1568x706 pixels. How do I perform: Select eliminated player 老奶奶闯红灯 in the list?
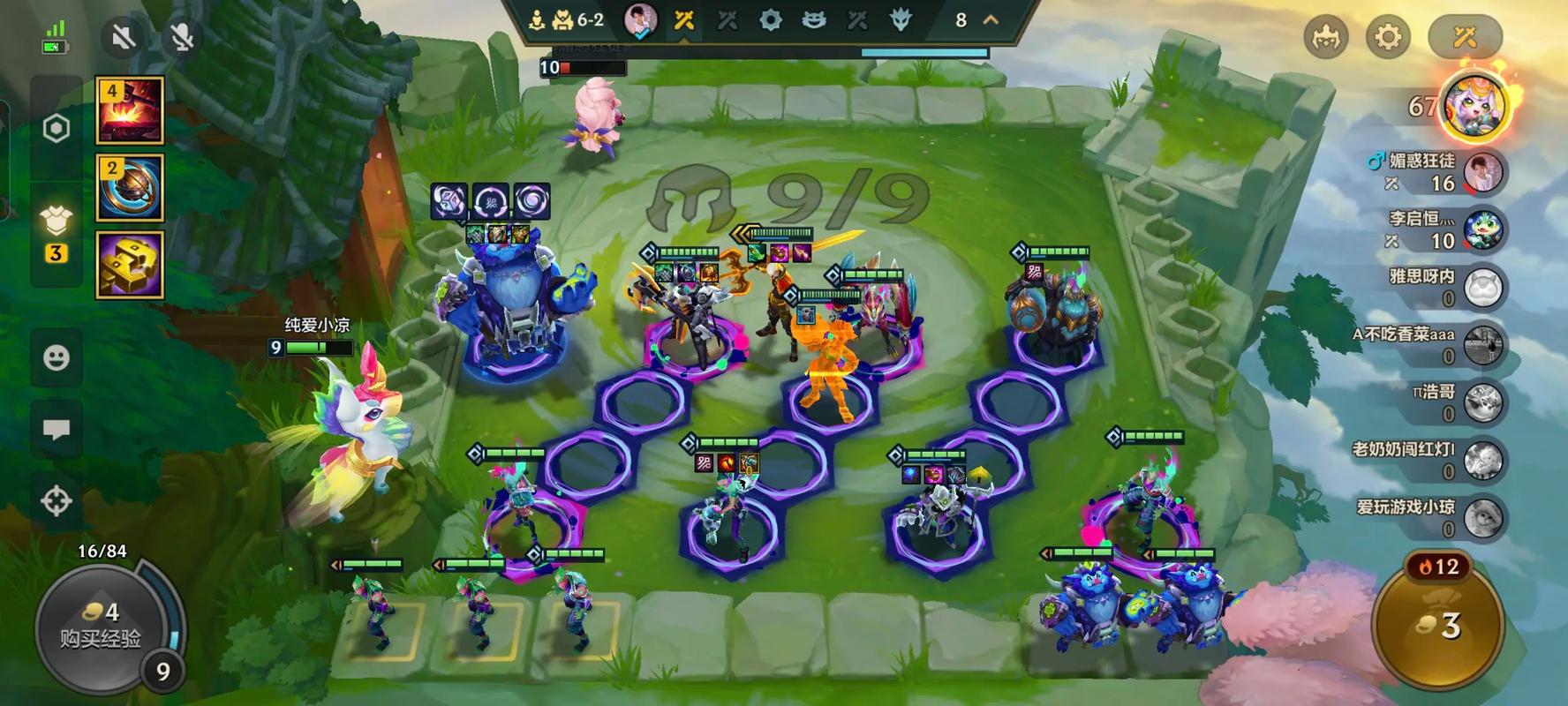pos(1481,460)
